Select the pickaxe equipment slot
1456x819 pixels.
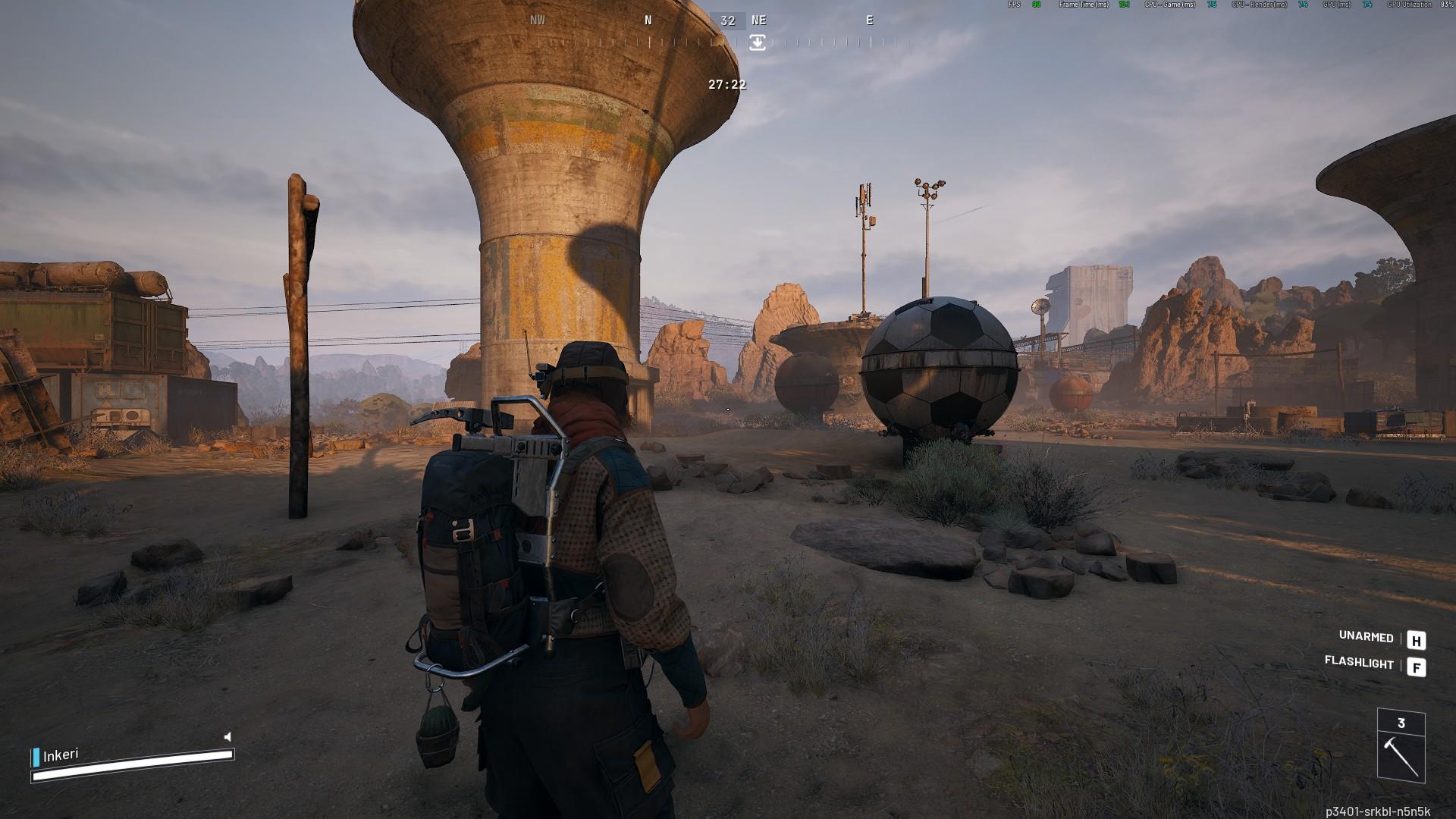[1401, 755]
